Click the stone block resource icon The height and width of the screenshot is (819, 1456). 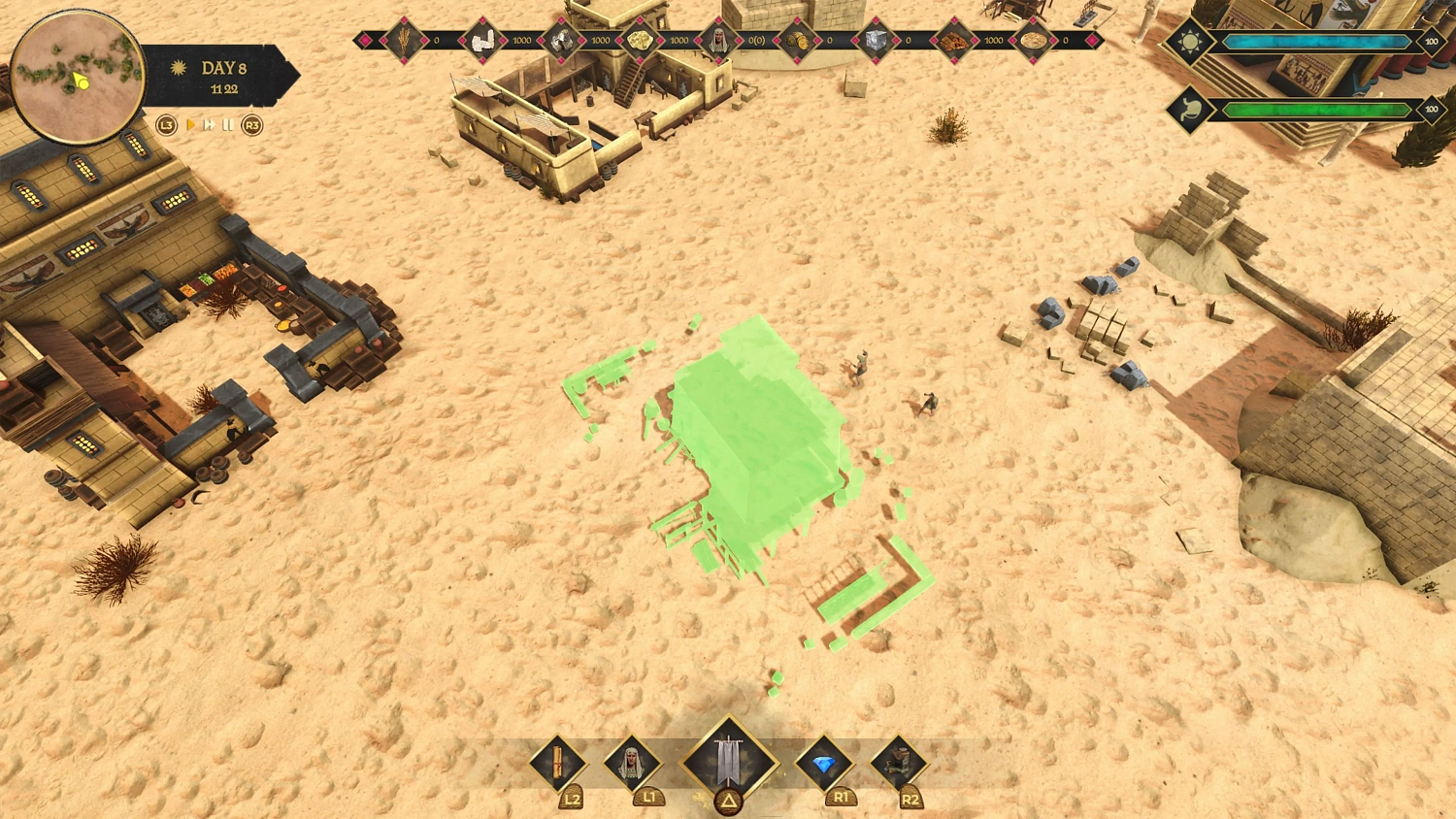pos(876,41)
